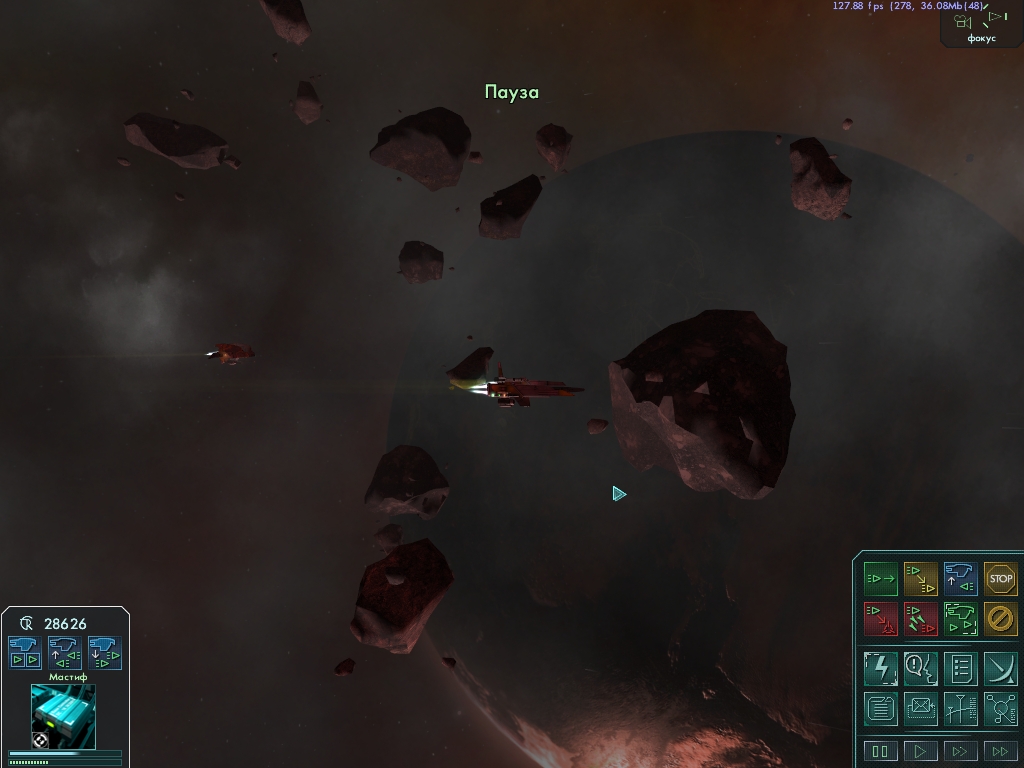Image resolution: width=1024 pixels, height=768 pixels.
Task: Issue the green move-forward order
Action: pos(881,578)
